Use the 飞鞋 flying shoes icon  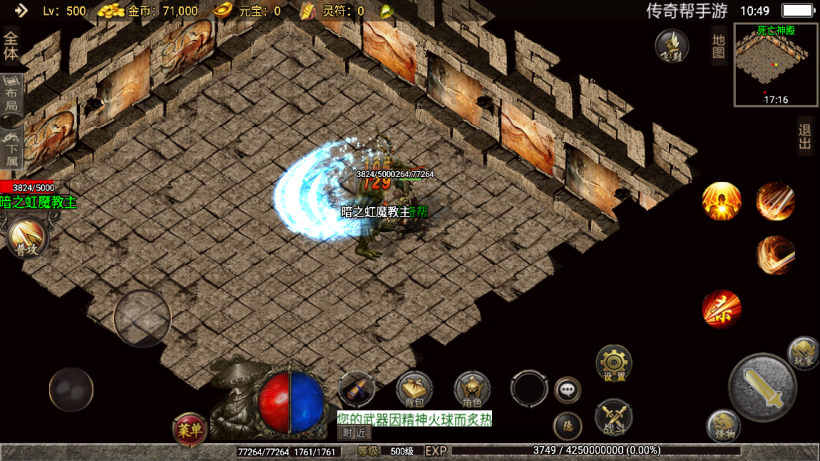click(x=671, y=45)
